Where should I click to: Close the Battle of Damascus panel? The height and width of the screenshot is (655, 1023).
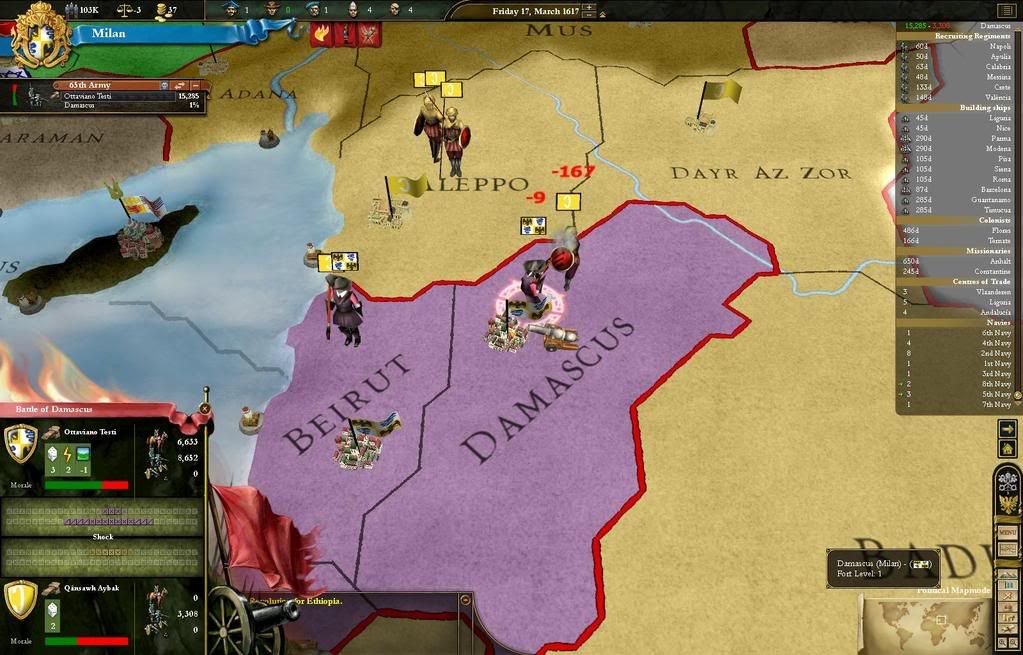point(205,408)
